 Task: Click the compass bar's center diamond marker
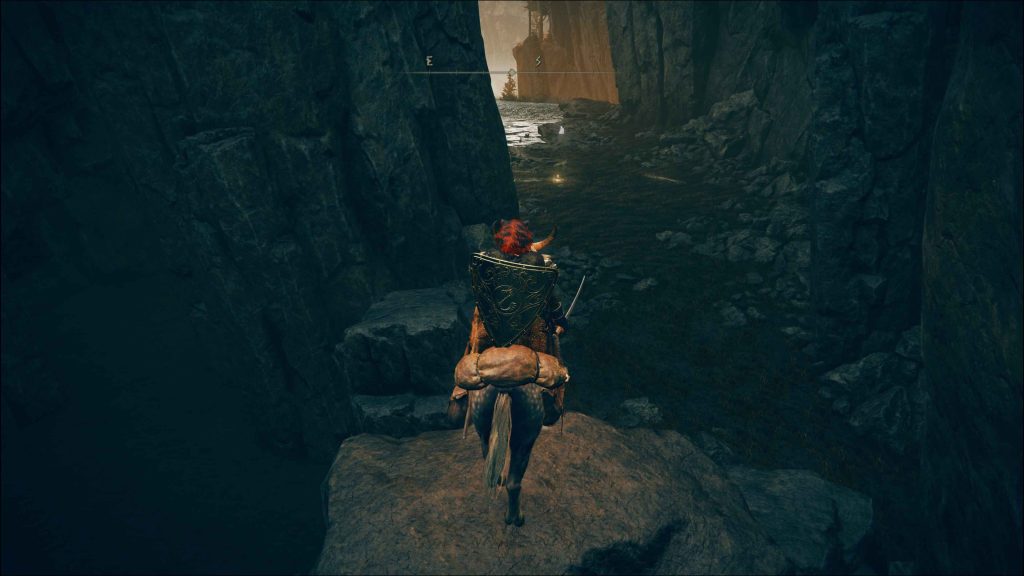pyautogui.click(x=511, y=72)
